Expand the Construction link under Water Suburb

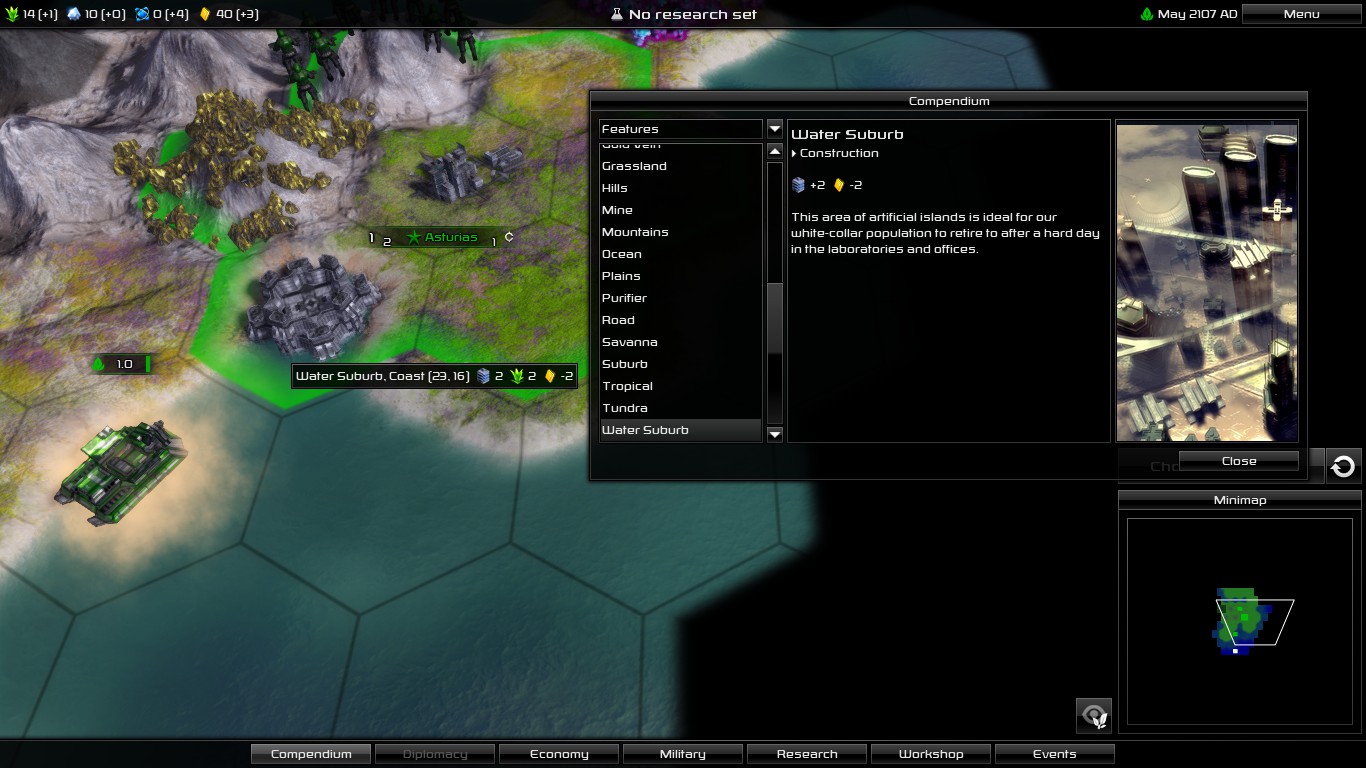pyautogui.click(x=838, y=153)
